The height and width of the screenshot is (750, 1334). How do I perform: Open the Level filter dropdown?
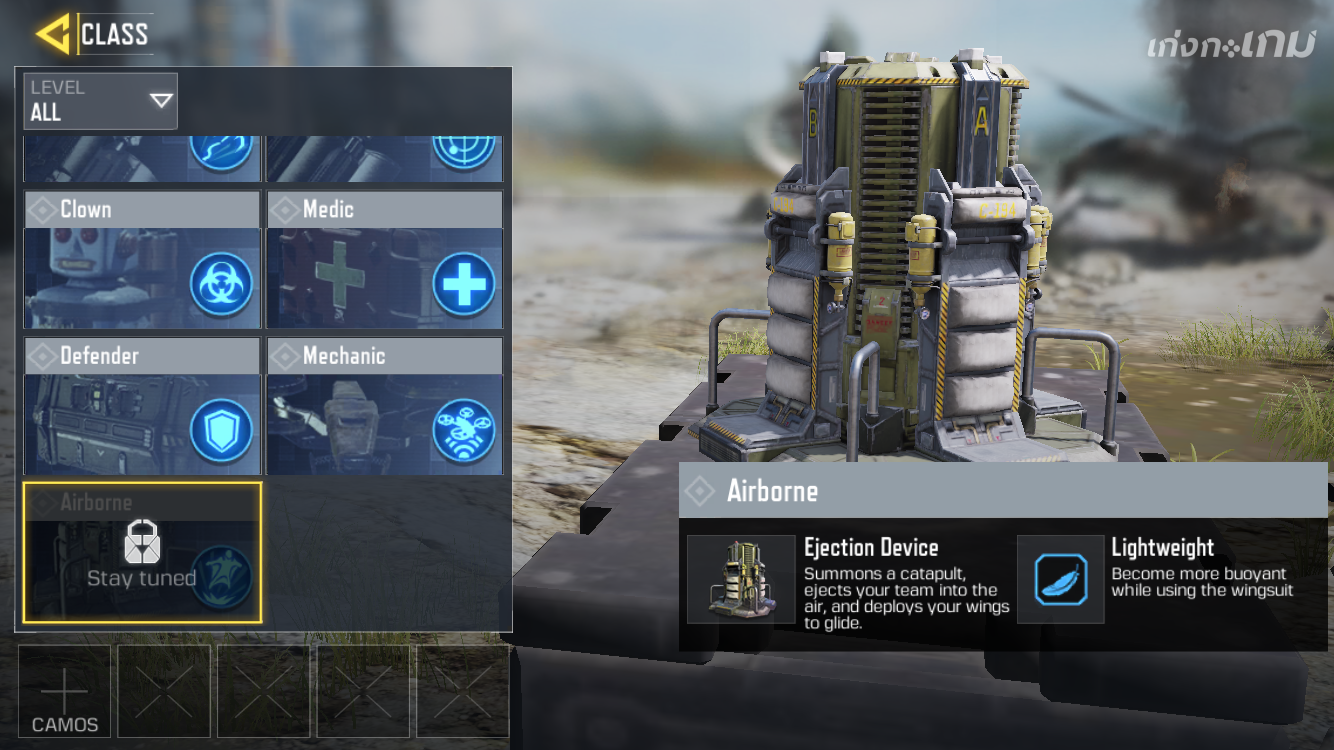(x=101, y=101)
